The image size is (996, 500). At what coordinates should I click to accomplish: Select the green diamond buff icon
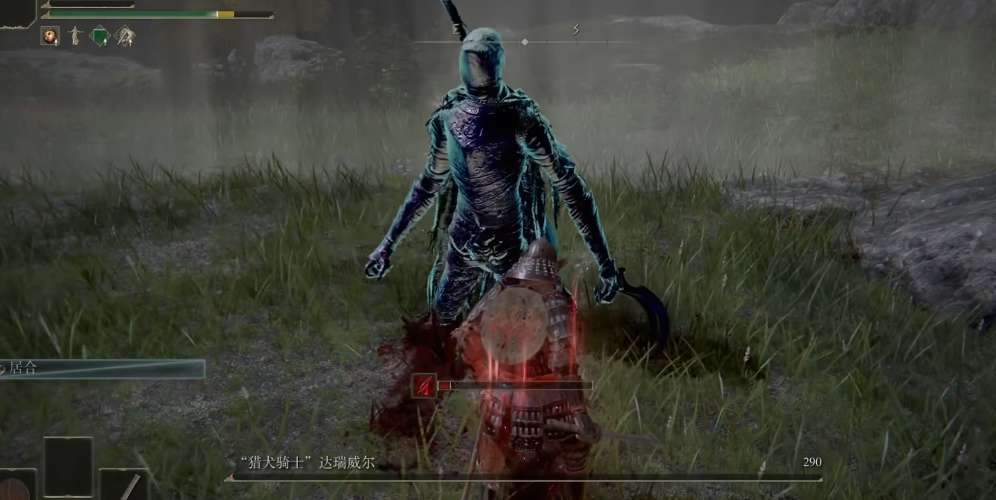100,36
